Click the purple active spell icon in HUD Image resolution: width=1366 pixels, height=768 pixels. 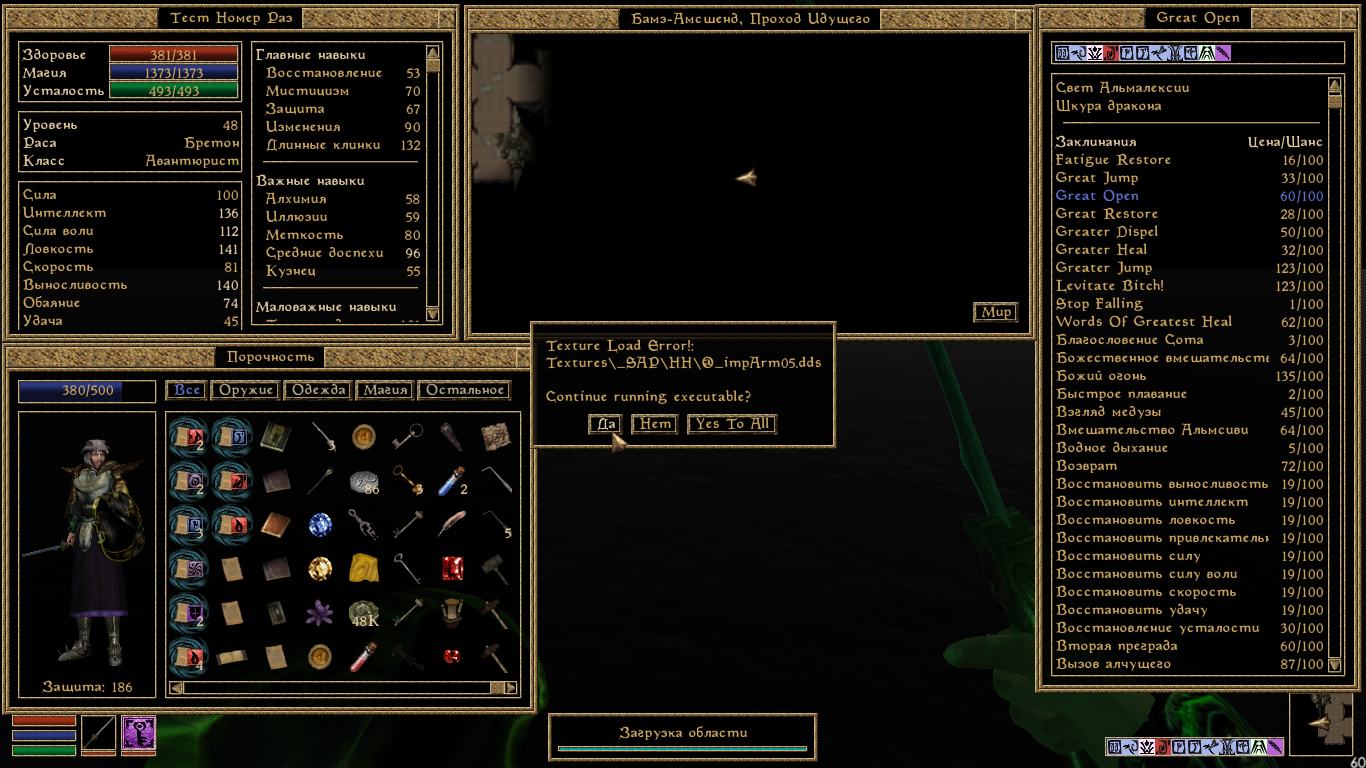pos(139,733)
